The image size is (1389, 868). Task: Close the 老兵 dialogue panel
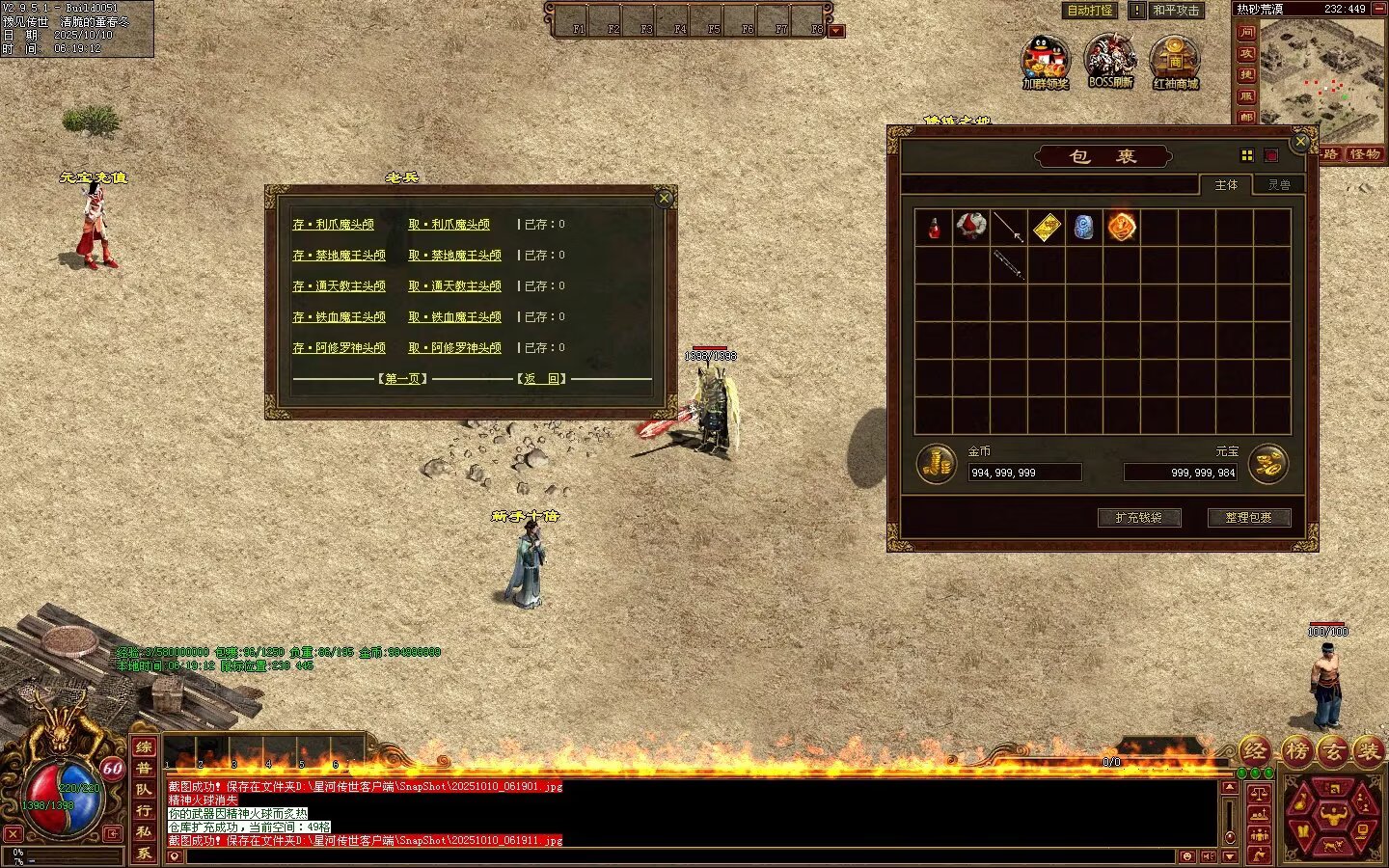pos(664,199)
